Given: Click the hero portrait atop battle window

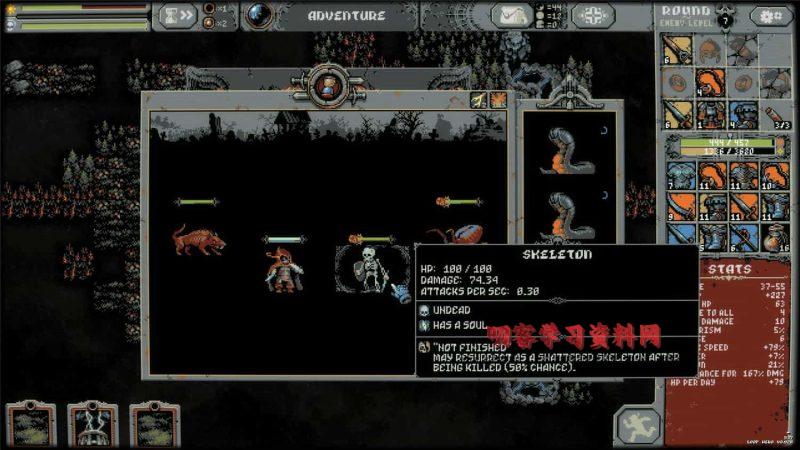Looking at the screenshot, I should (x=327, y=88).
